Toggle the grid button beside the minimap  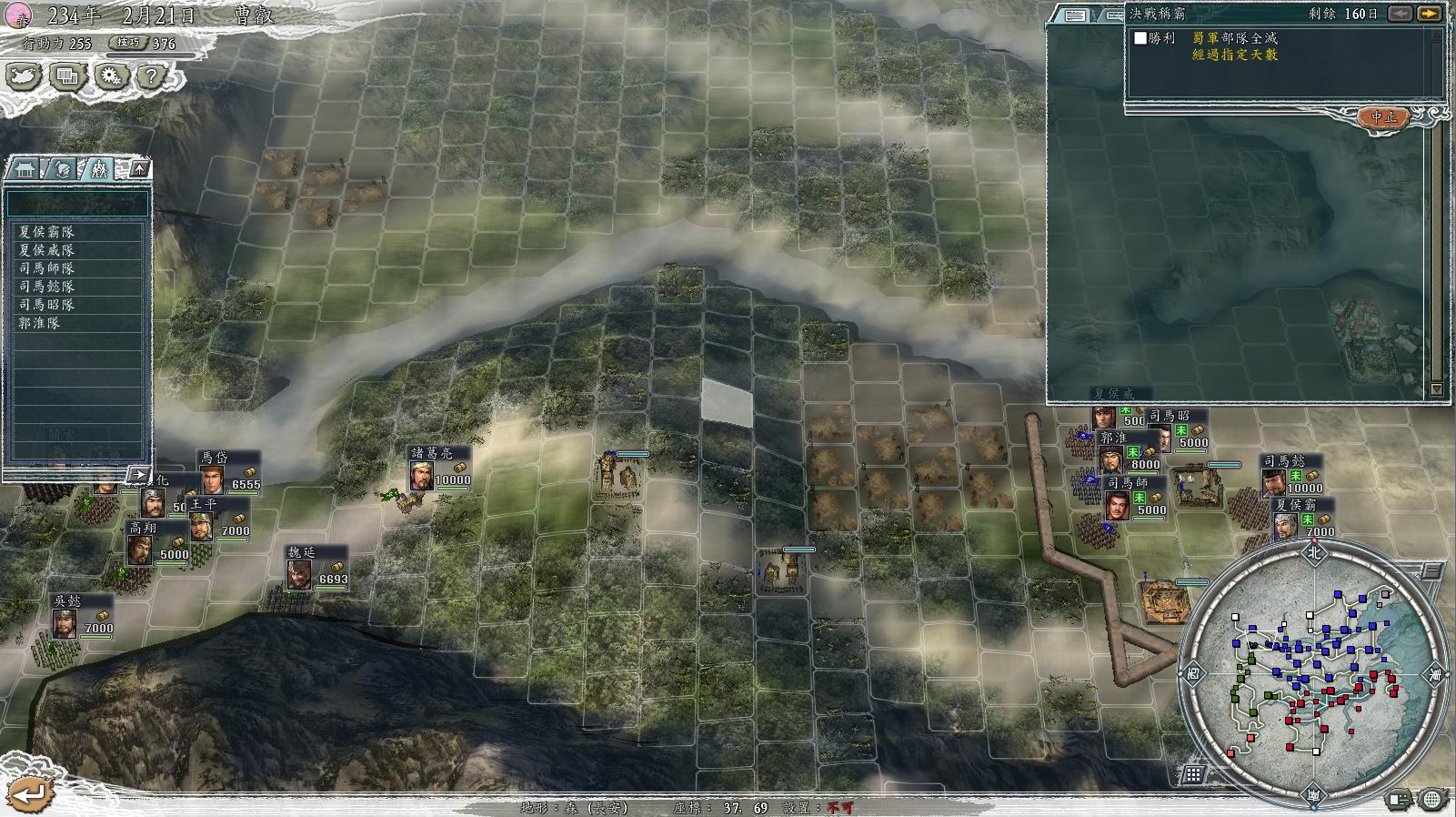(x=1193, y=774)
